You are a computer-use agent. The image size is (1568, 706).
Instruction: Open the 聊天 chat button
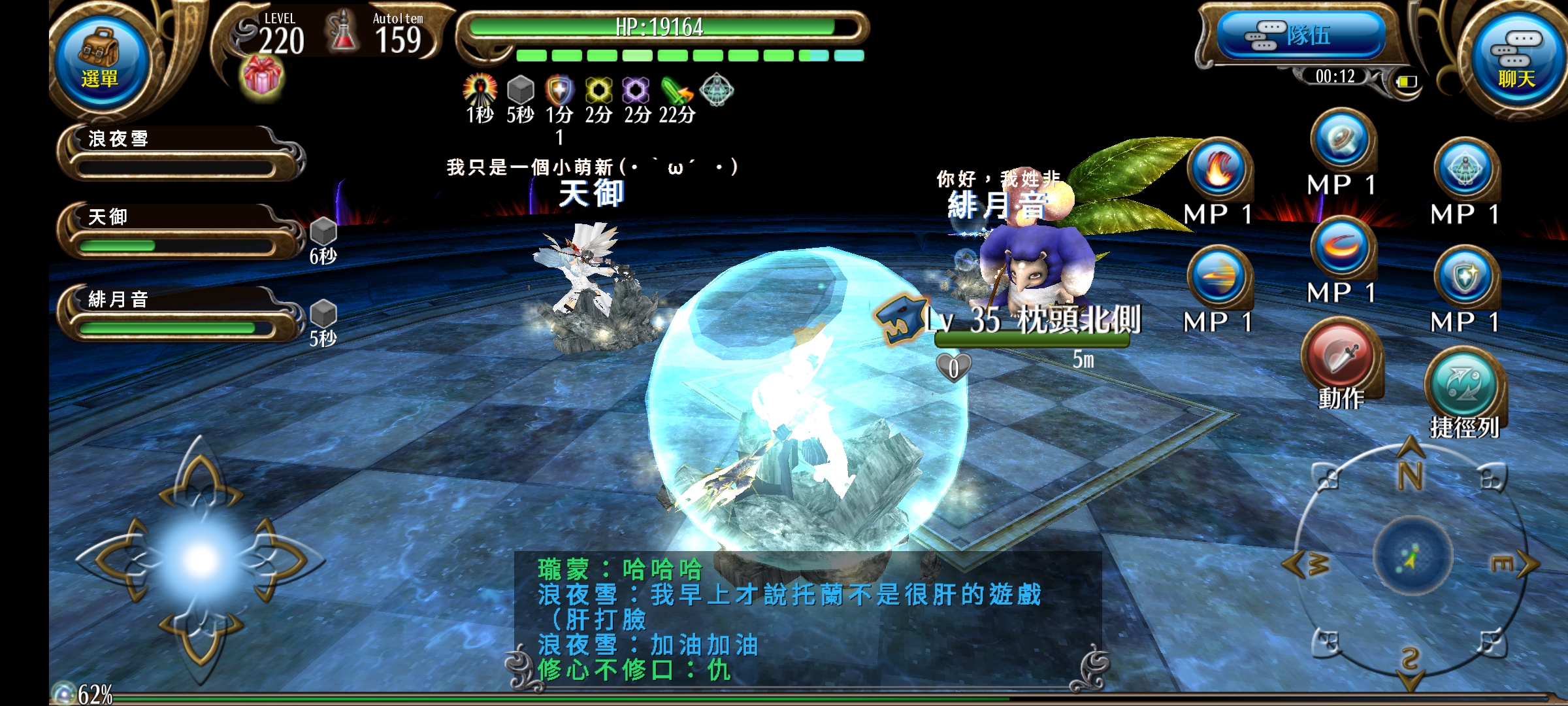1516,60
